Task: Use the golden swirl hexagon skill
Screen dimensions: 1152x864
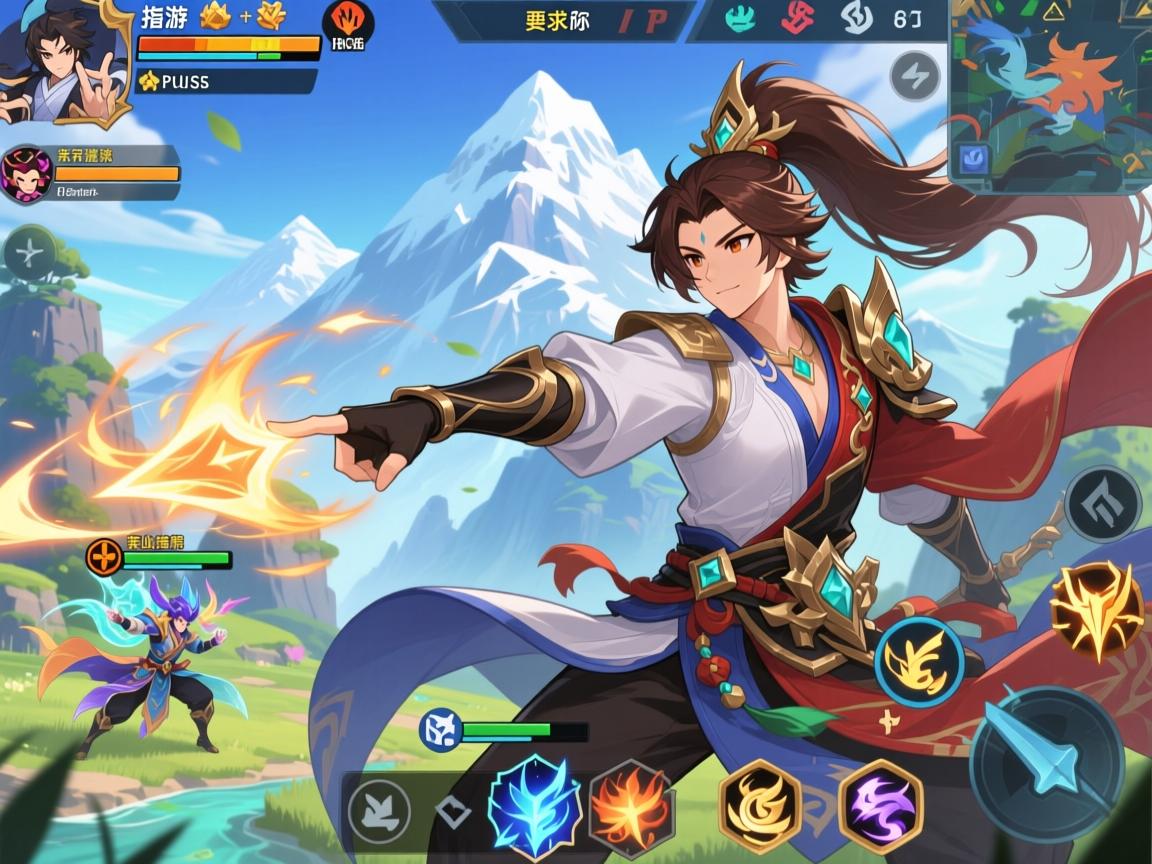Action: click(x=760, y=806)
